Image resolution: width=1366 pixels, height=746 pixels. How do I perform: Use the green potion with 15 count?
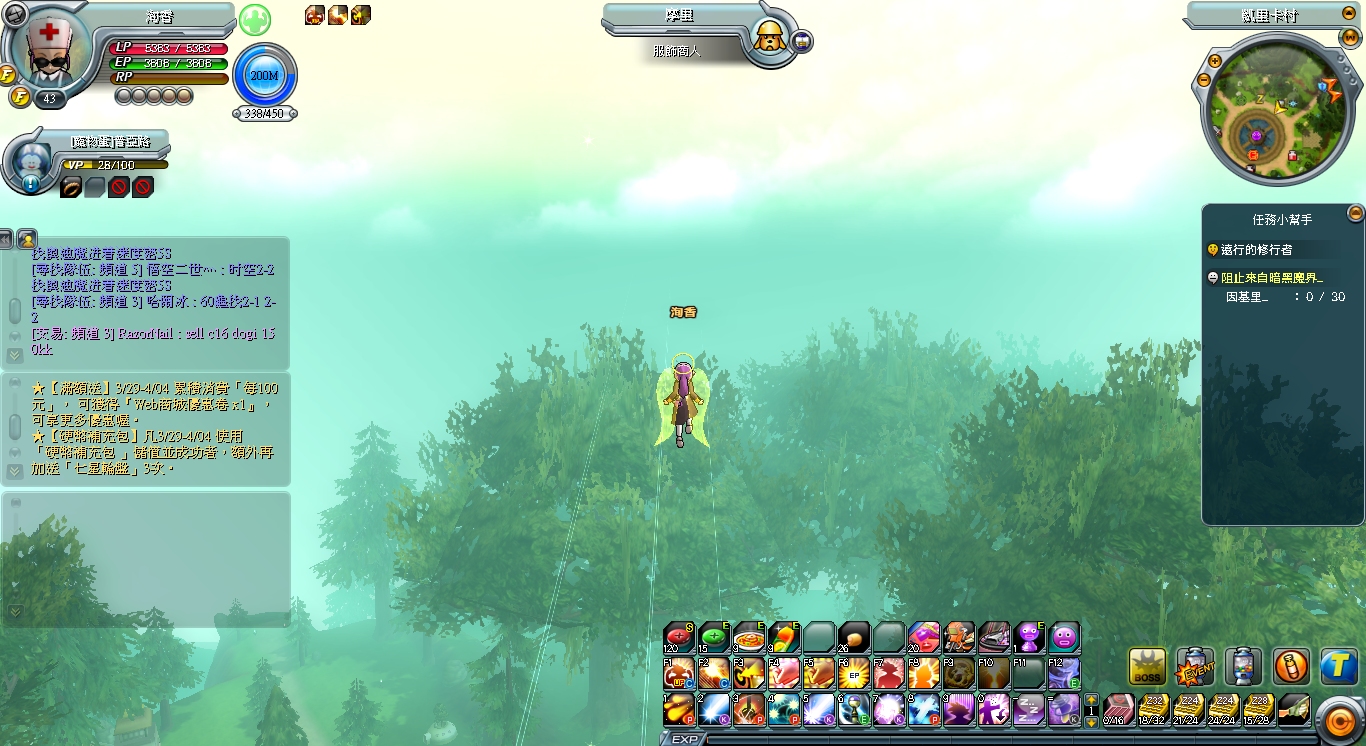click(714, 637)
